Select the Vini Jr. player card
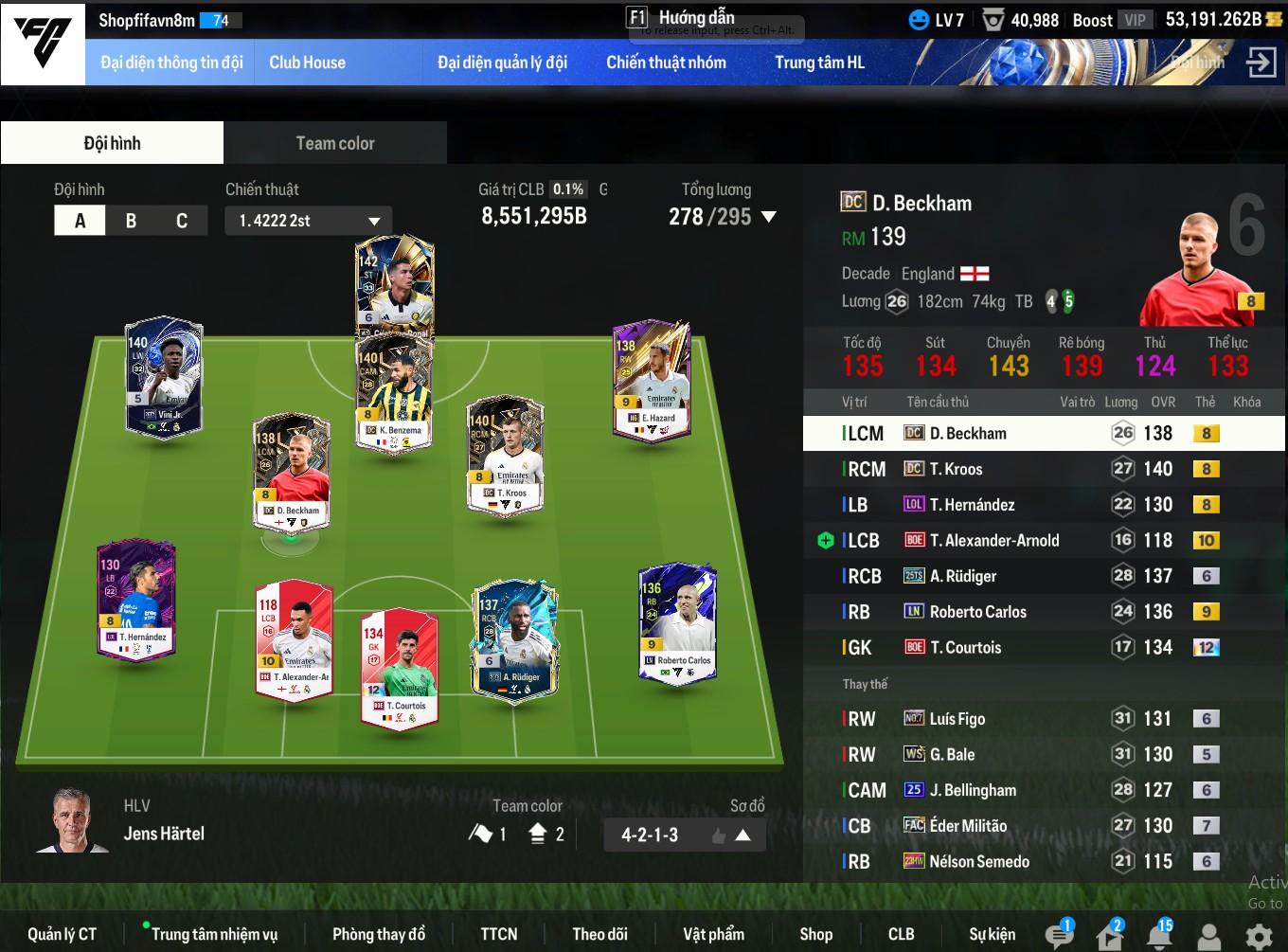Image resolution: width=1288 pixels, height=952 pixels. pos(164,377)
